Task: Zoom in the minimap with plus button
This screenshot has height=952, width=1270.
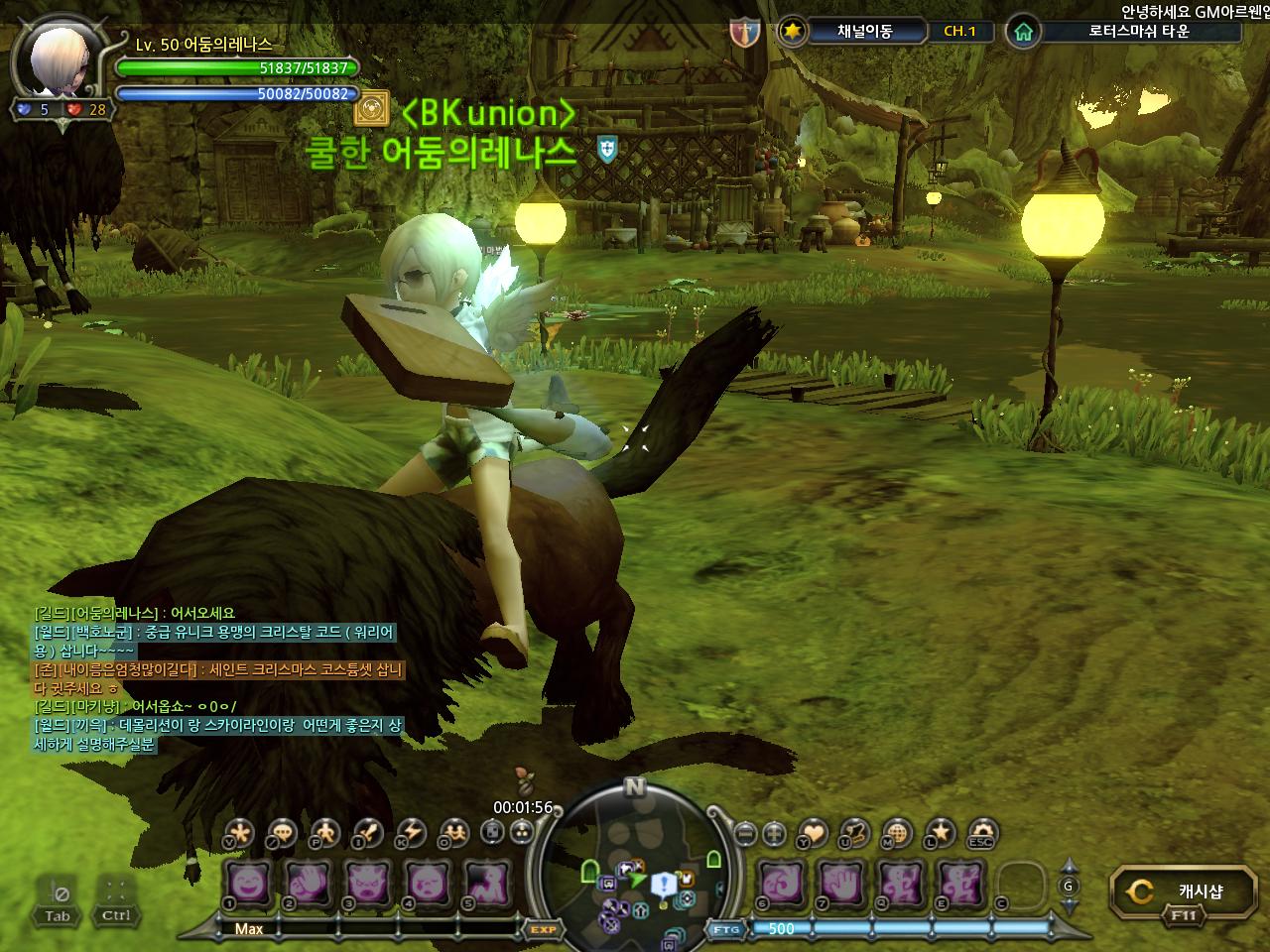Action: [774, 833]
